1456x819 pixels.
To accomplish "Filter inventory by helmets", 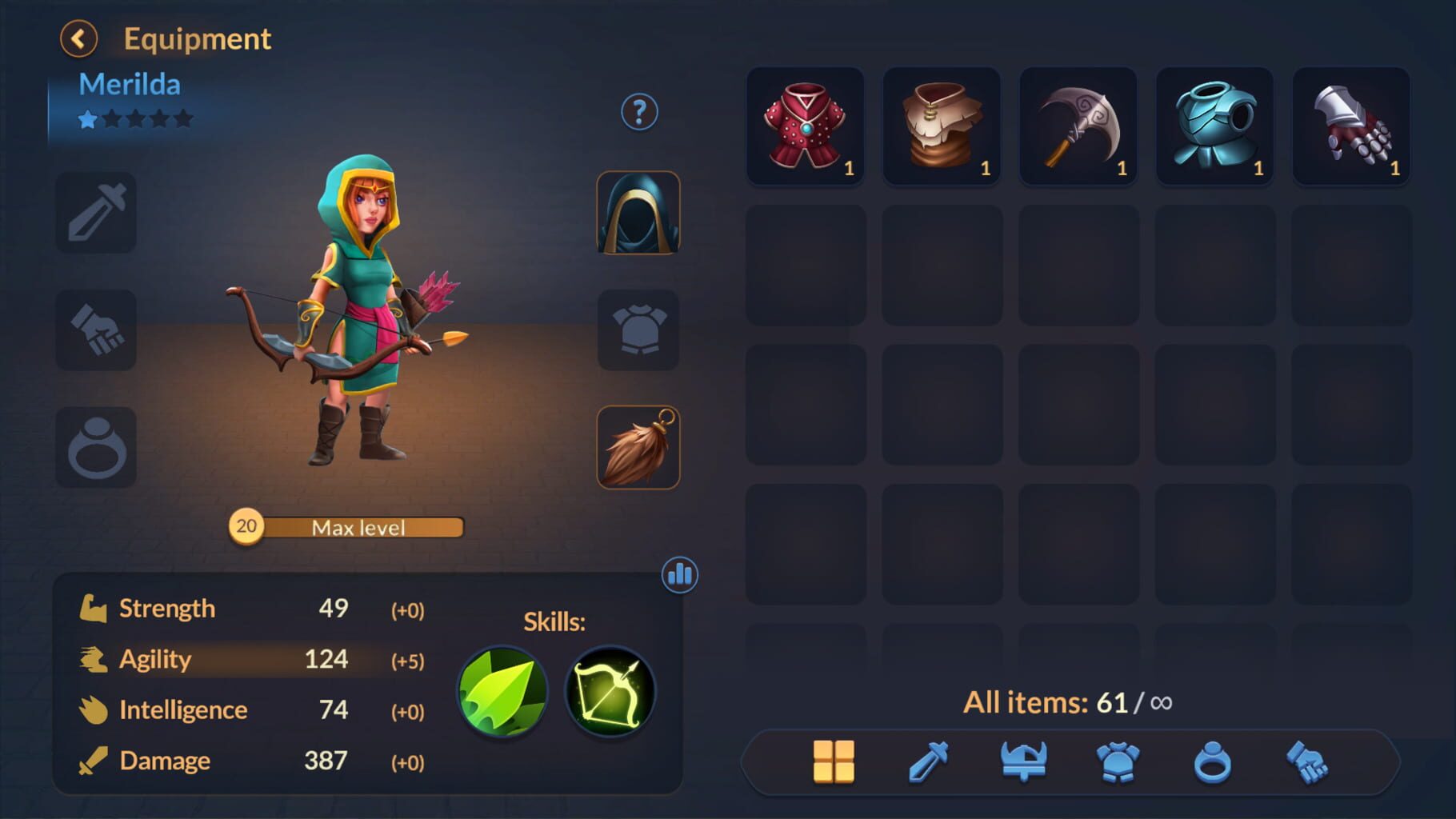I will [1023, 761].
